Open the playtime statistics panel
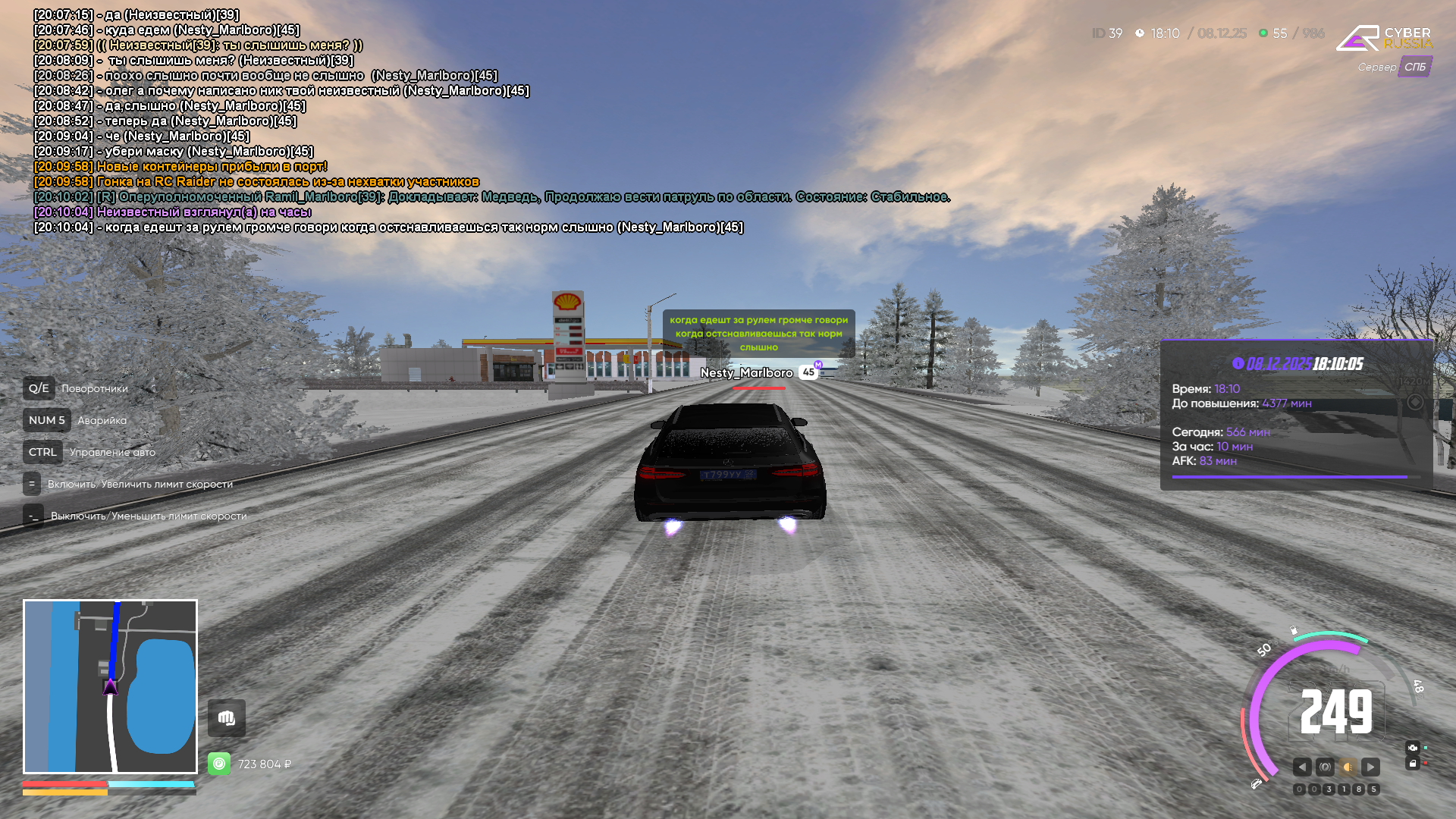1456x819 pixels. coord(1296,415)
